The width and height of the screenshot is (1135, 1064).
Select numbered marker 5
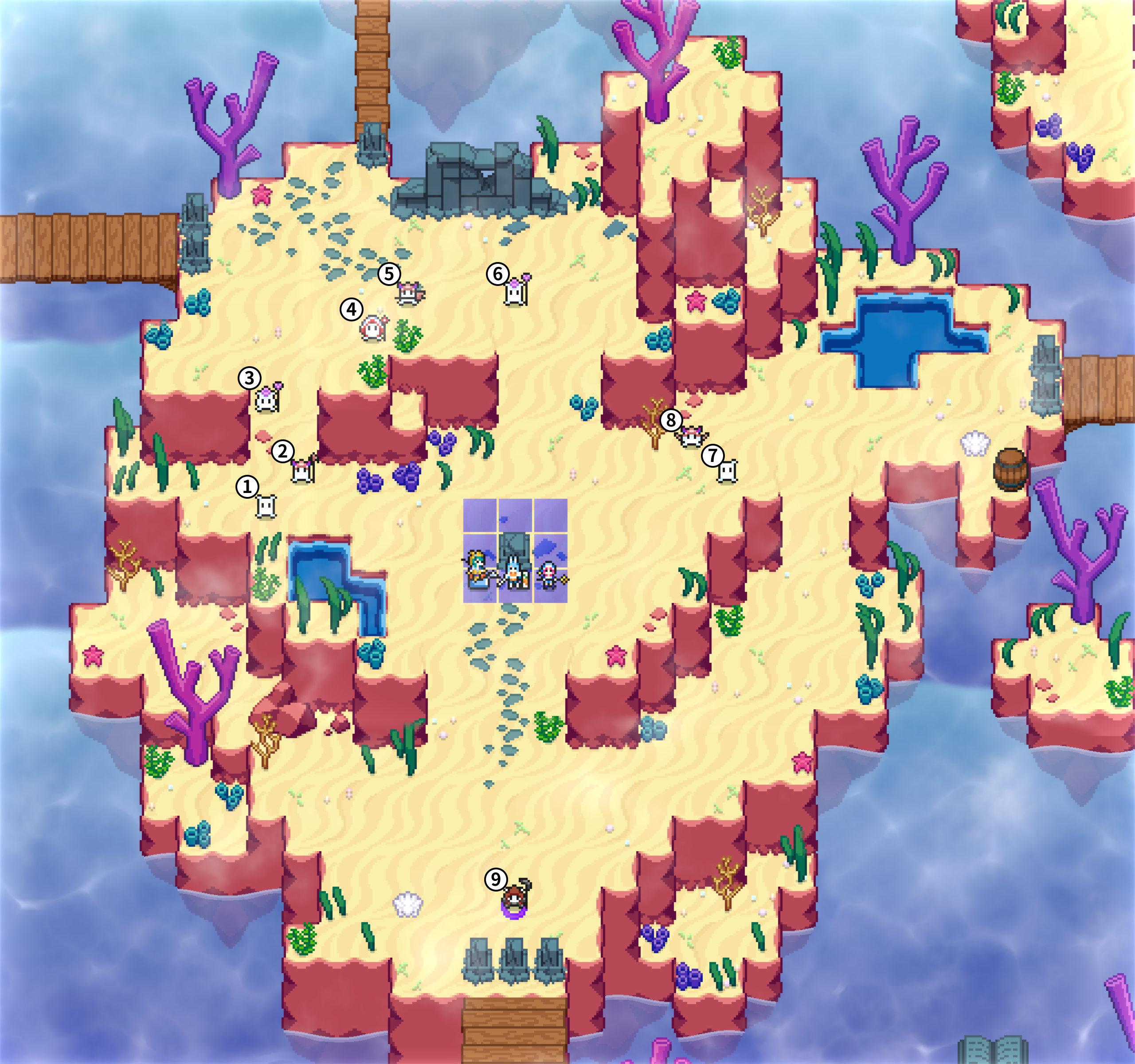pos(389,274)
